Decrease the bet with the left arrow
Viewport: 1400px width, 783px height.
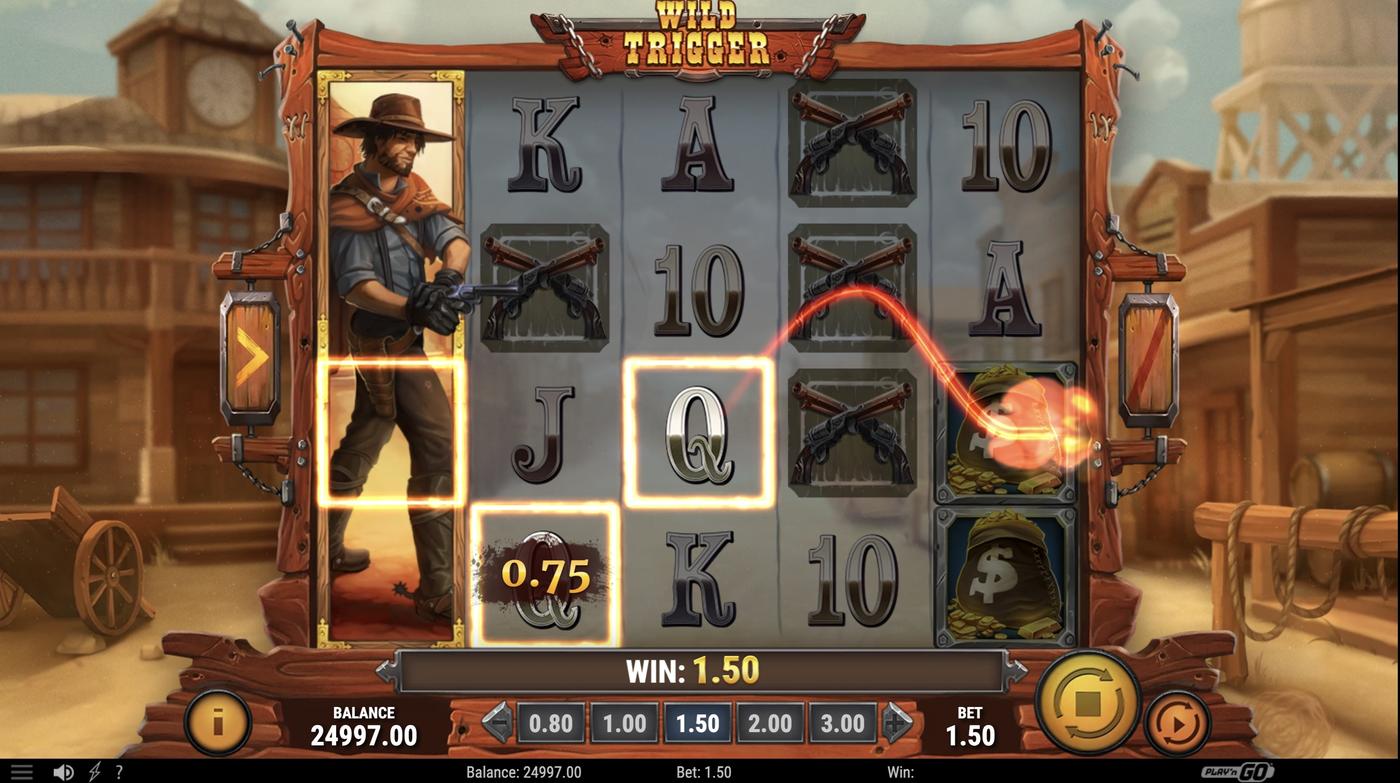pos(497,722)
